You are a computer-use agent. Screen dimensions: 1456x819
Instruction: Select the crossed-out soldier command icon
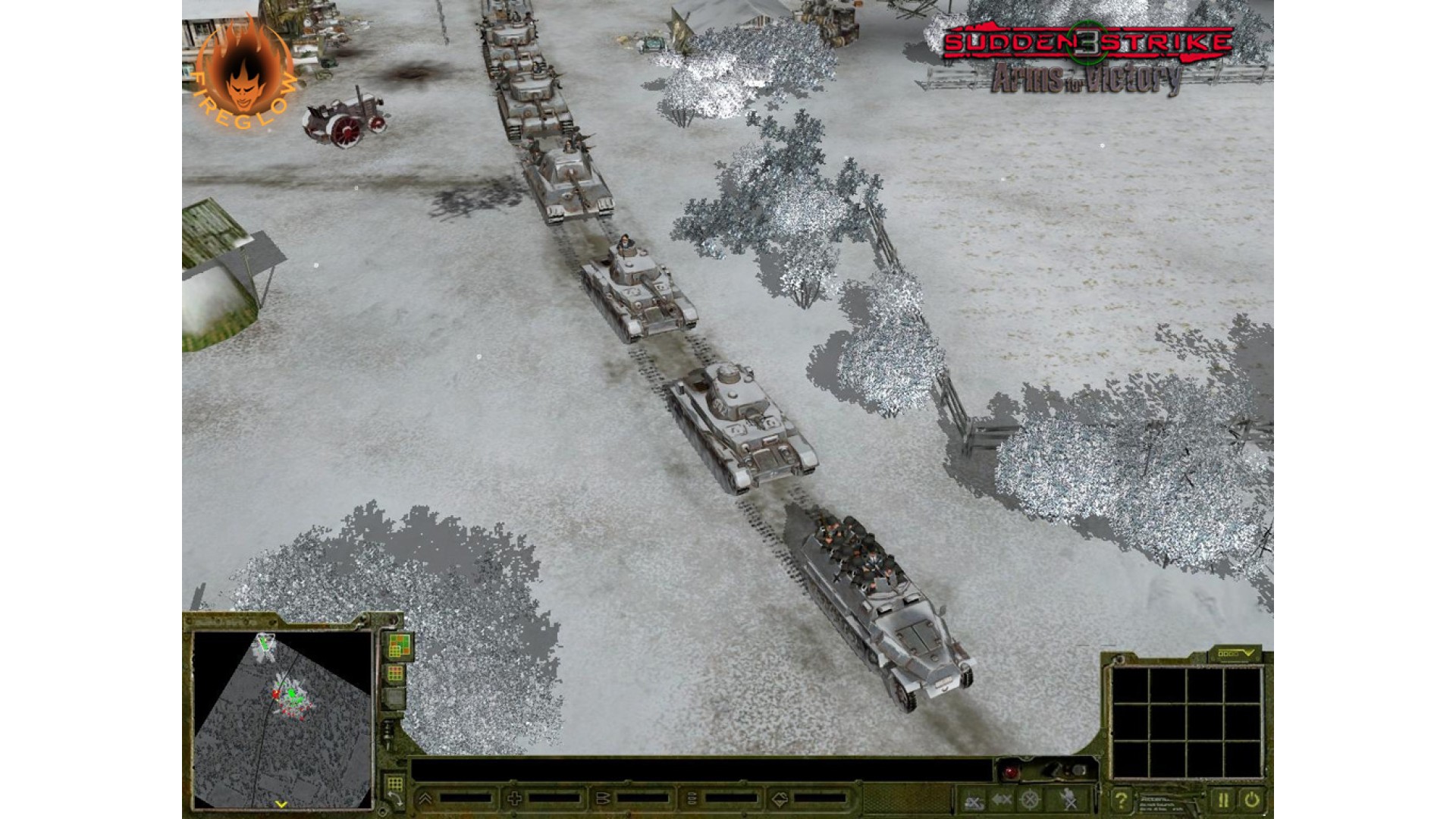1068,799
